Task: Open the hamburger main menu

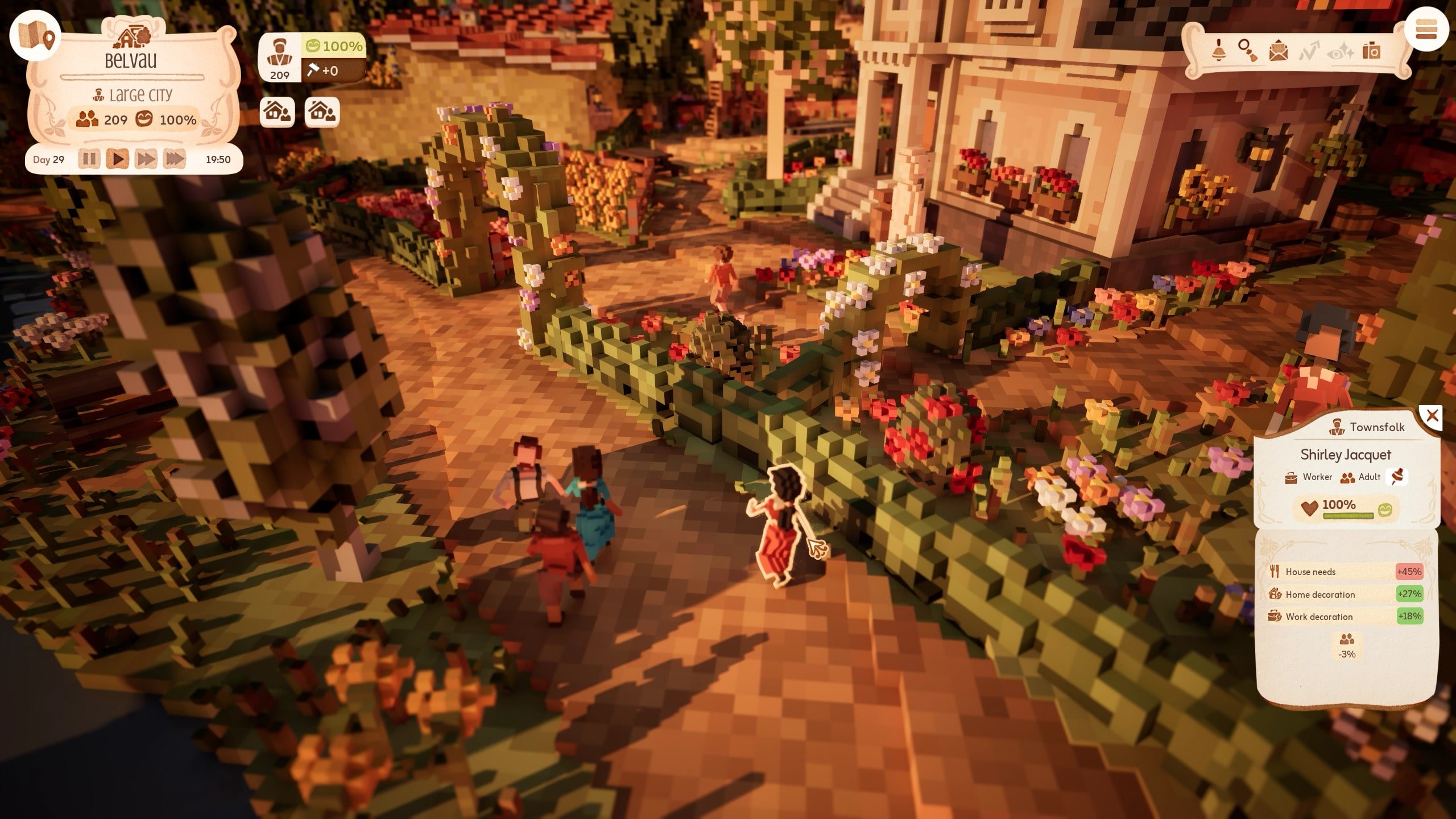Action: click(1426, 29)
